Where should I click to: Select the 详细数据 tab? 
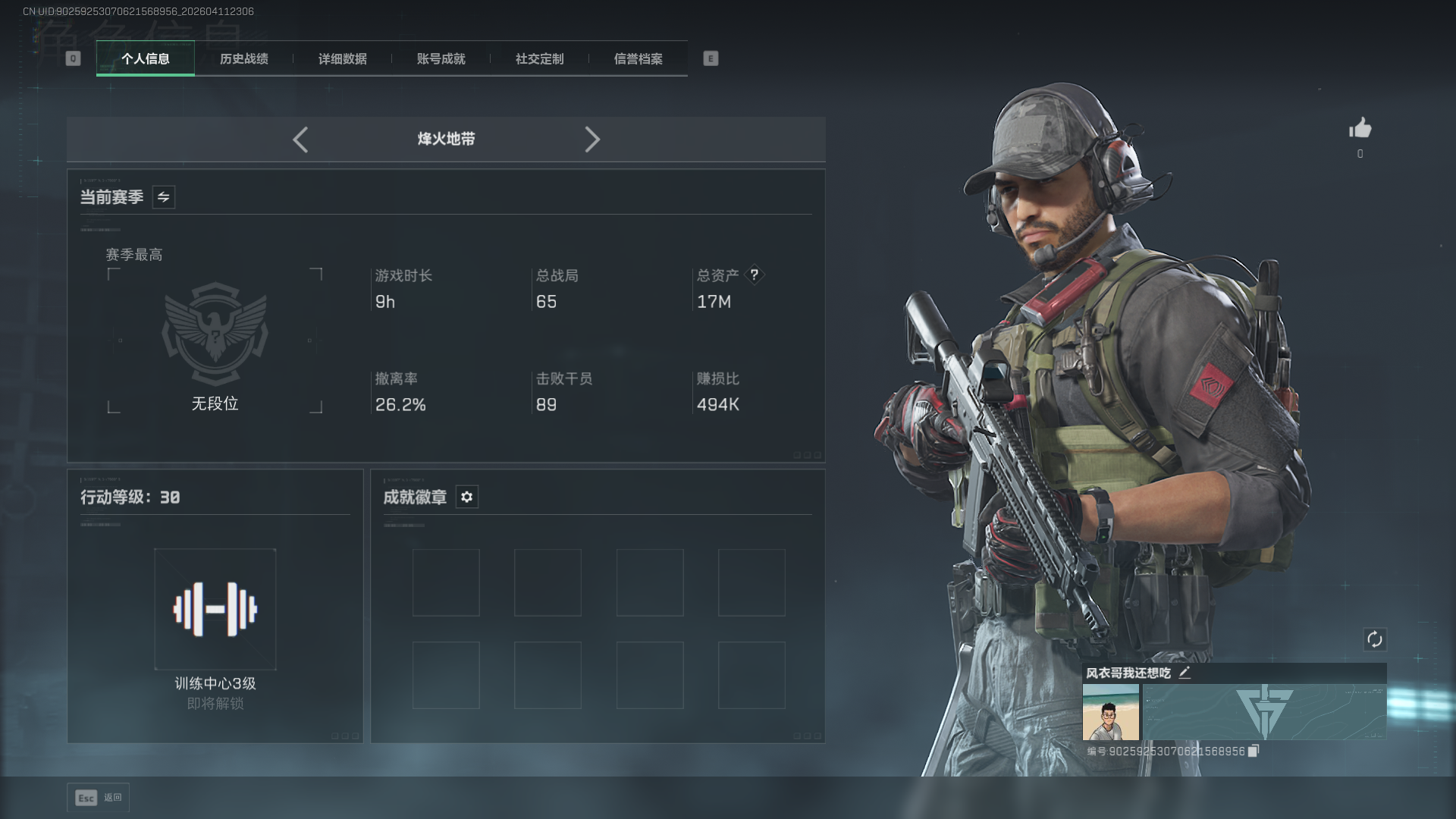tap(343, 59)
